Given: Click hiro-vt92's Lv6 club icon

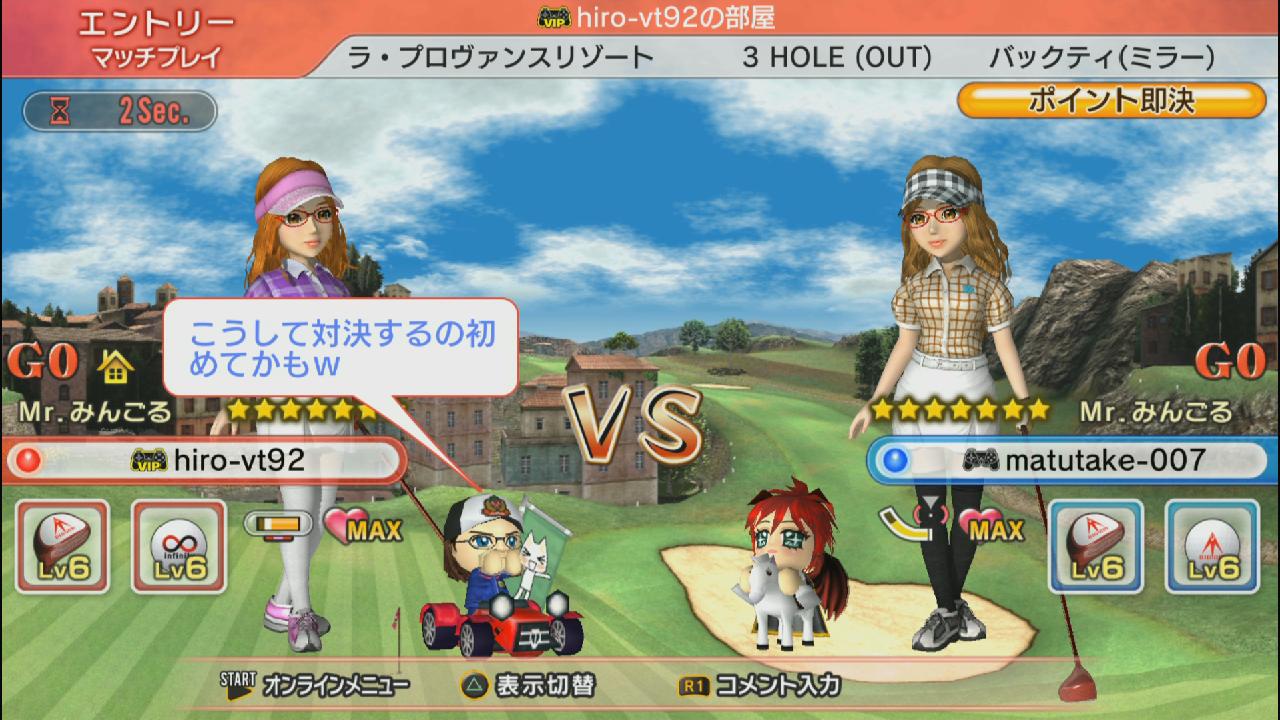Looking at the screenshot, I should (x=63, y=546).
